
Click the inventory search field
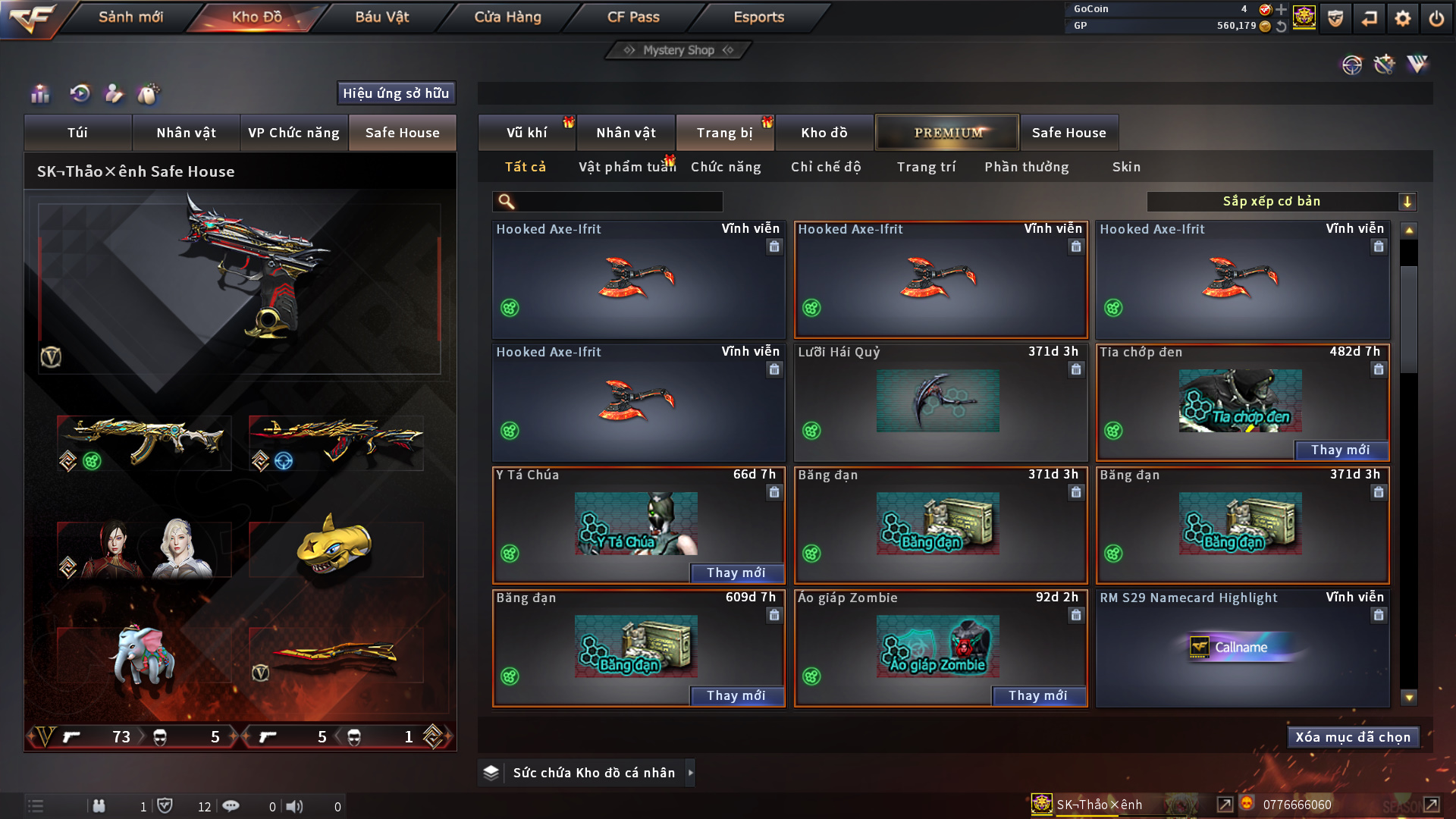618,201
